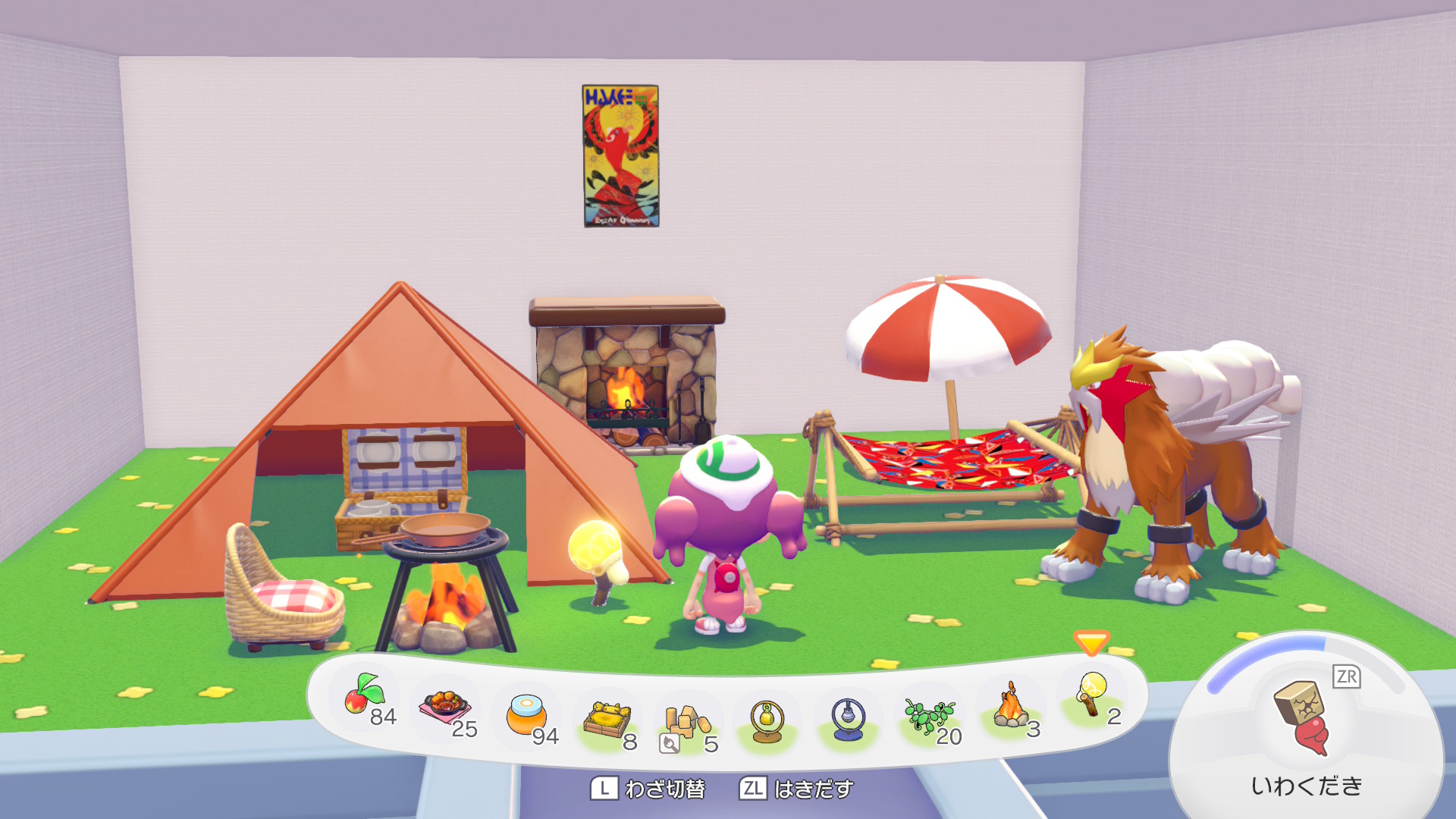
Task: Choose the cooked dish on pink mat
Action: [446, 709]
